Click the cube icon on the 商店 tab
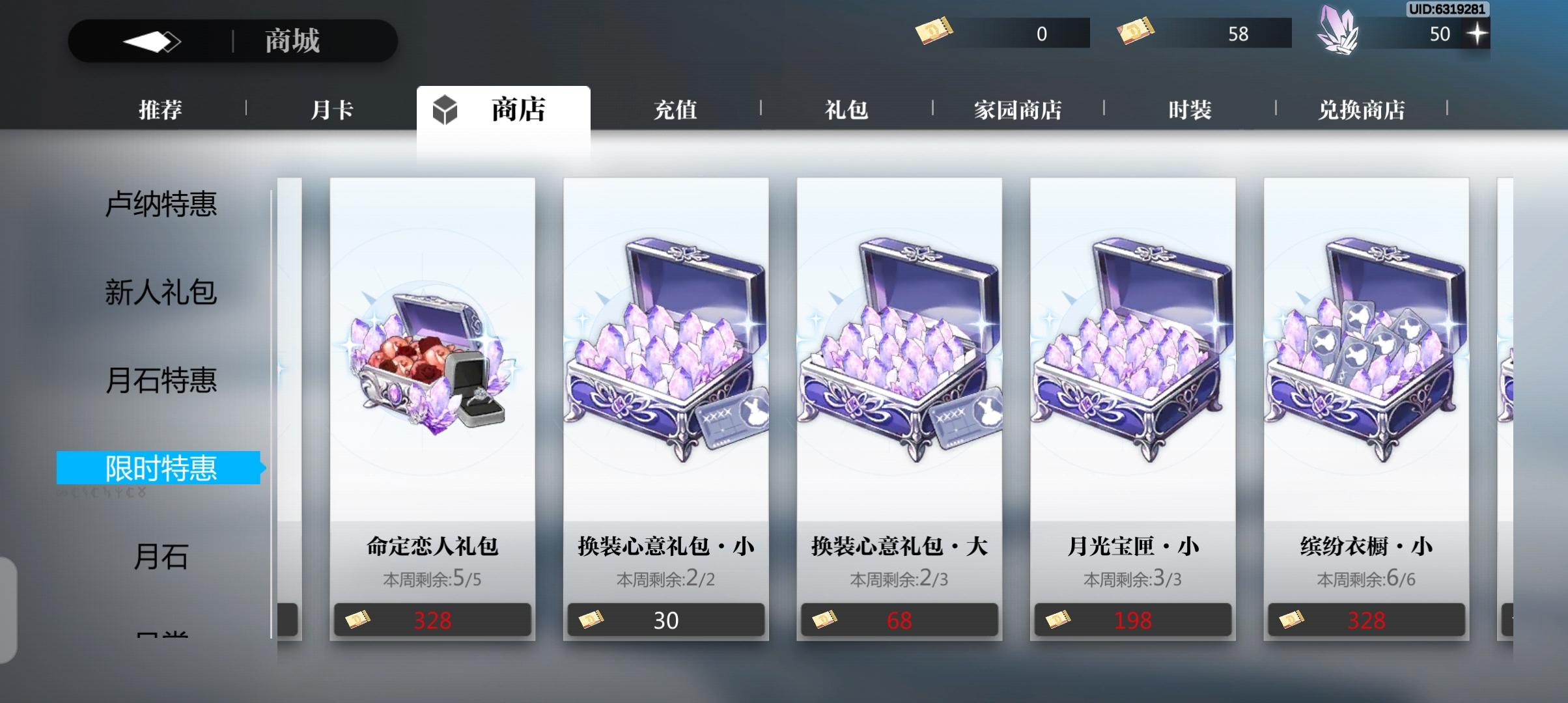This screenshot has height=703, width=1568. [x=445, y=110]
